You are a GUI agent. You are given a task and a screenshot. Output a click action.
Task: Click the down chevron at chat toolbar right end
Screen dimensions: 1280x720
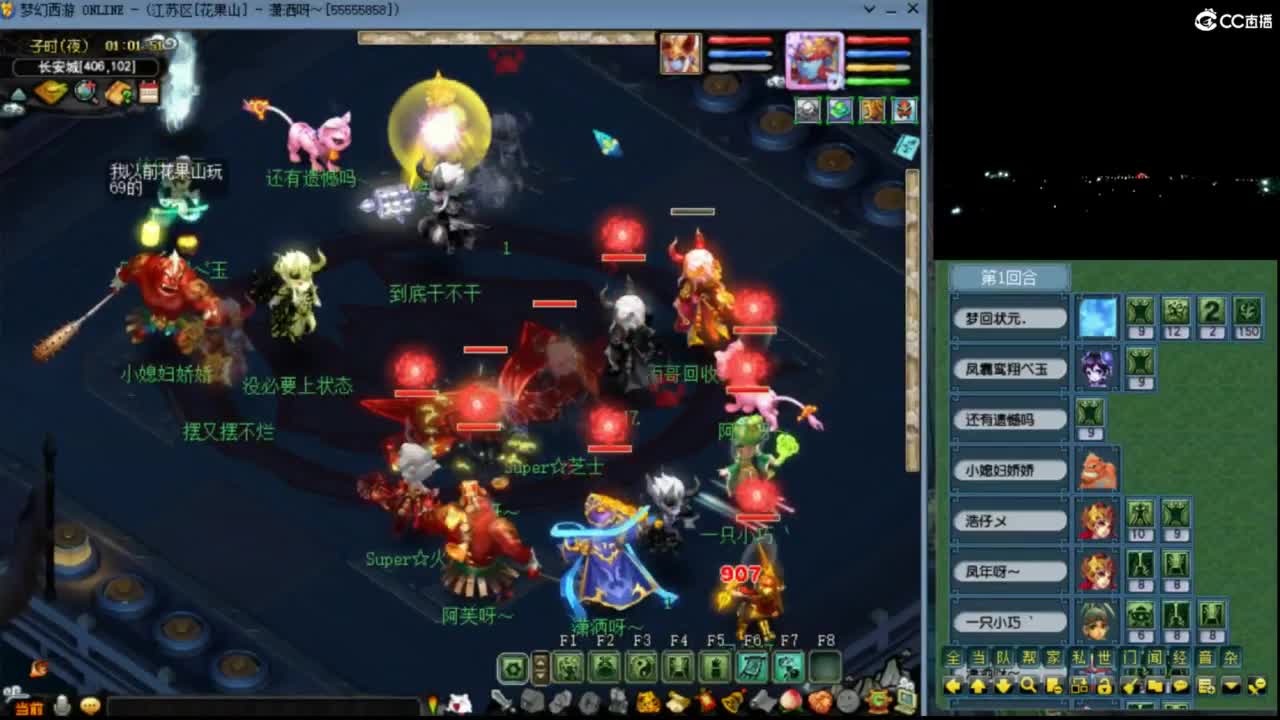[x=1230, y=686]
